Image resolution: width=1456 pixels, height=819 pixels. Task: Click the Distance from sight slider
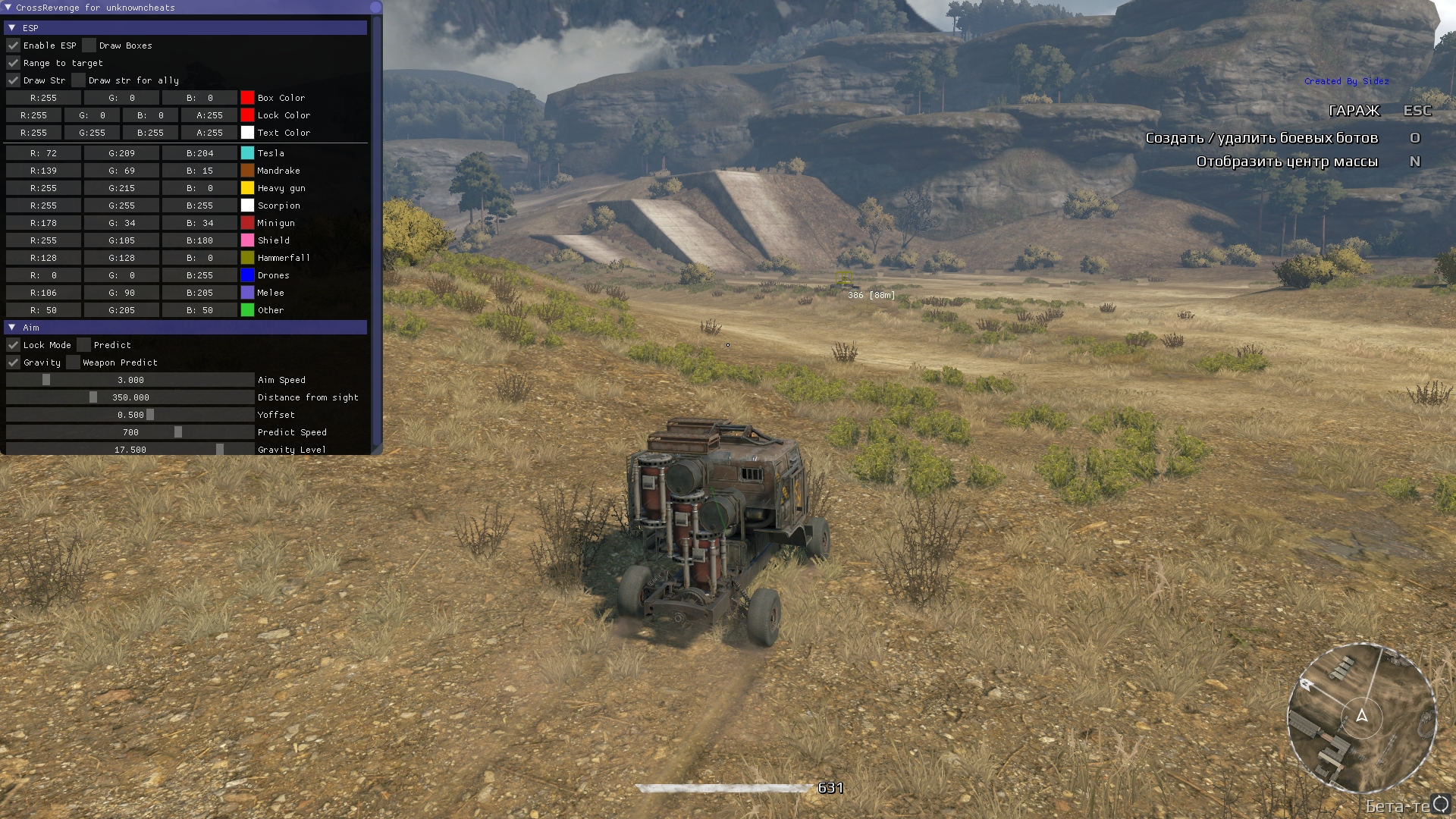point(130,397)
